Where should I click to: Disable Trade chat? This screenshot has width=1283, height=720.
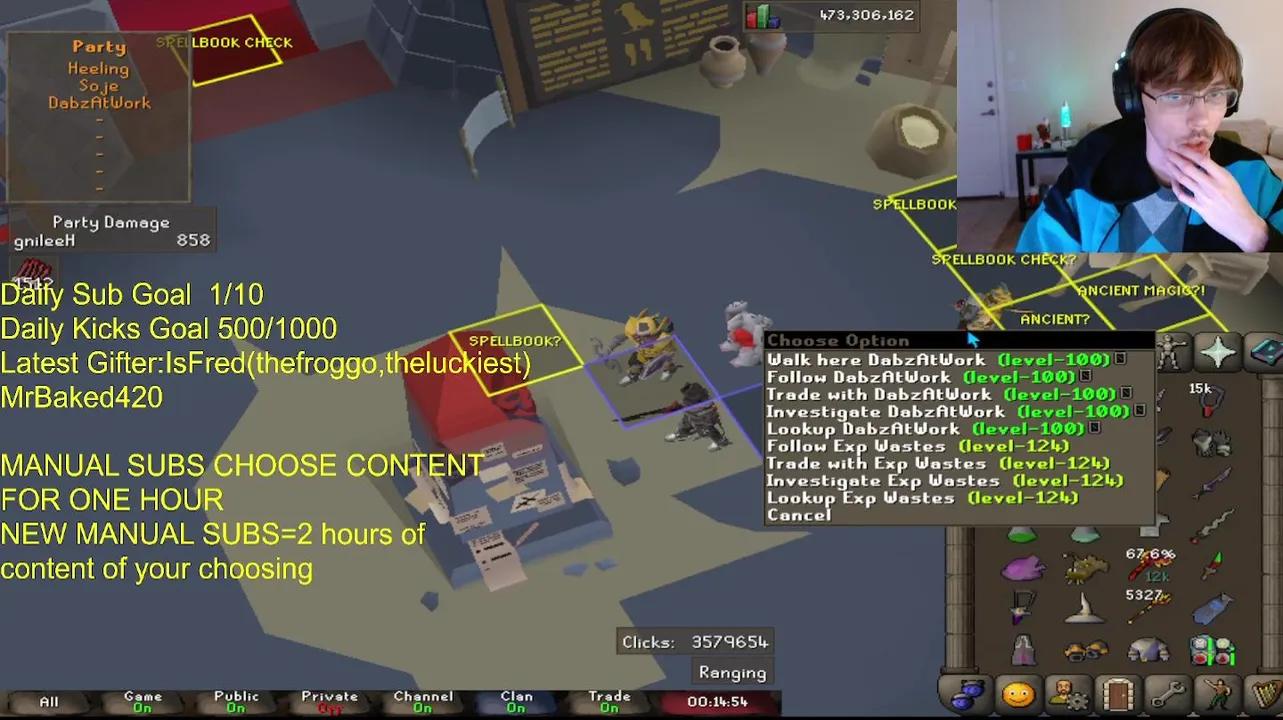tap(608, 699)
